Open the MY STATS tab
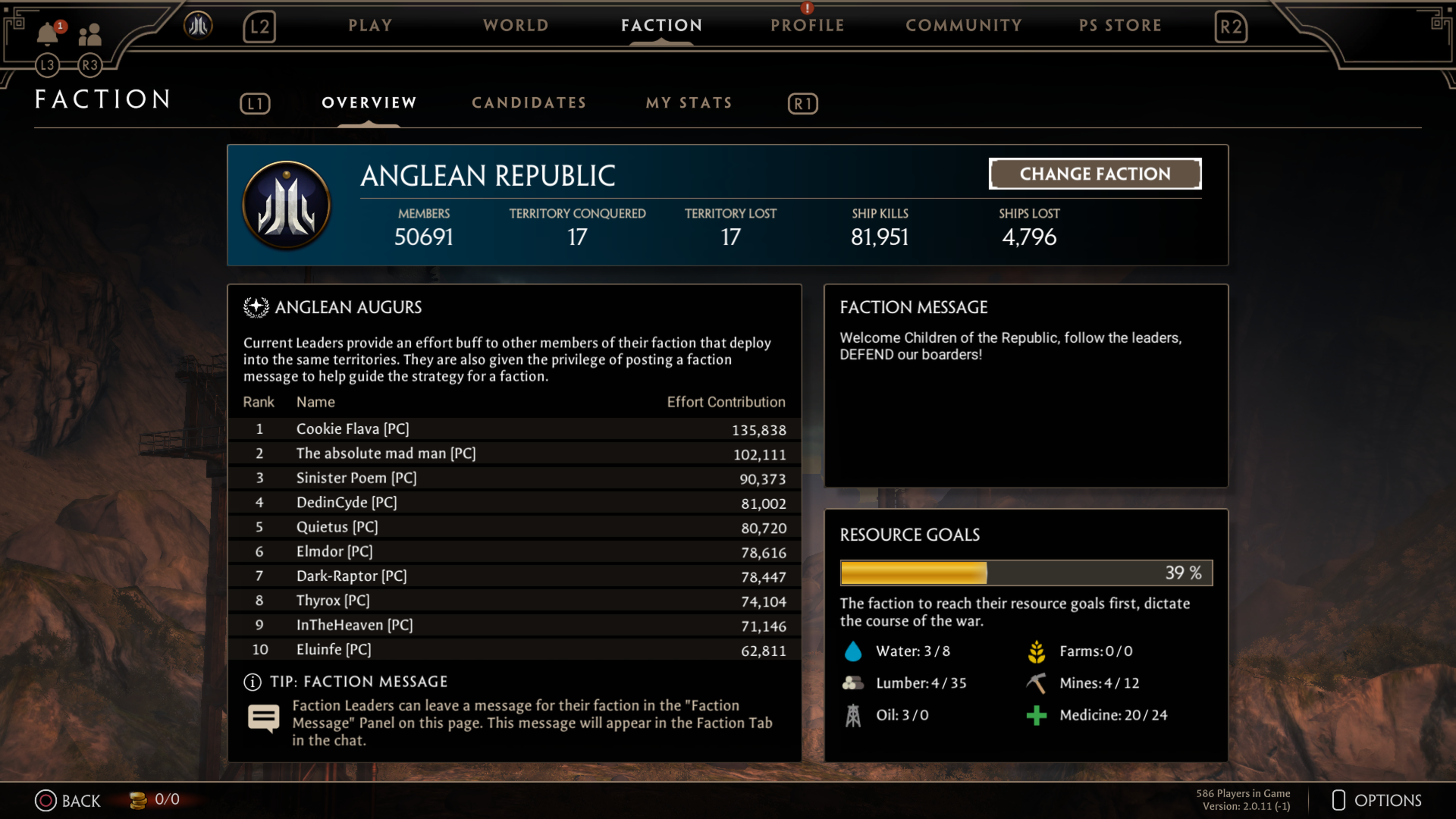This screenshot has width=1456, height=819. [689, 103]
